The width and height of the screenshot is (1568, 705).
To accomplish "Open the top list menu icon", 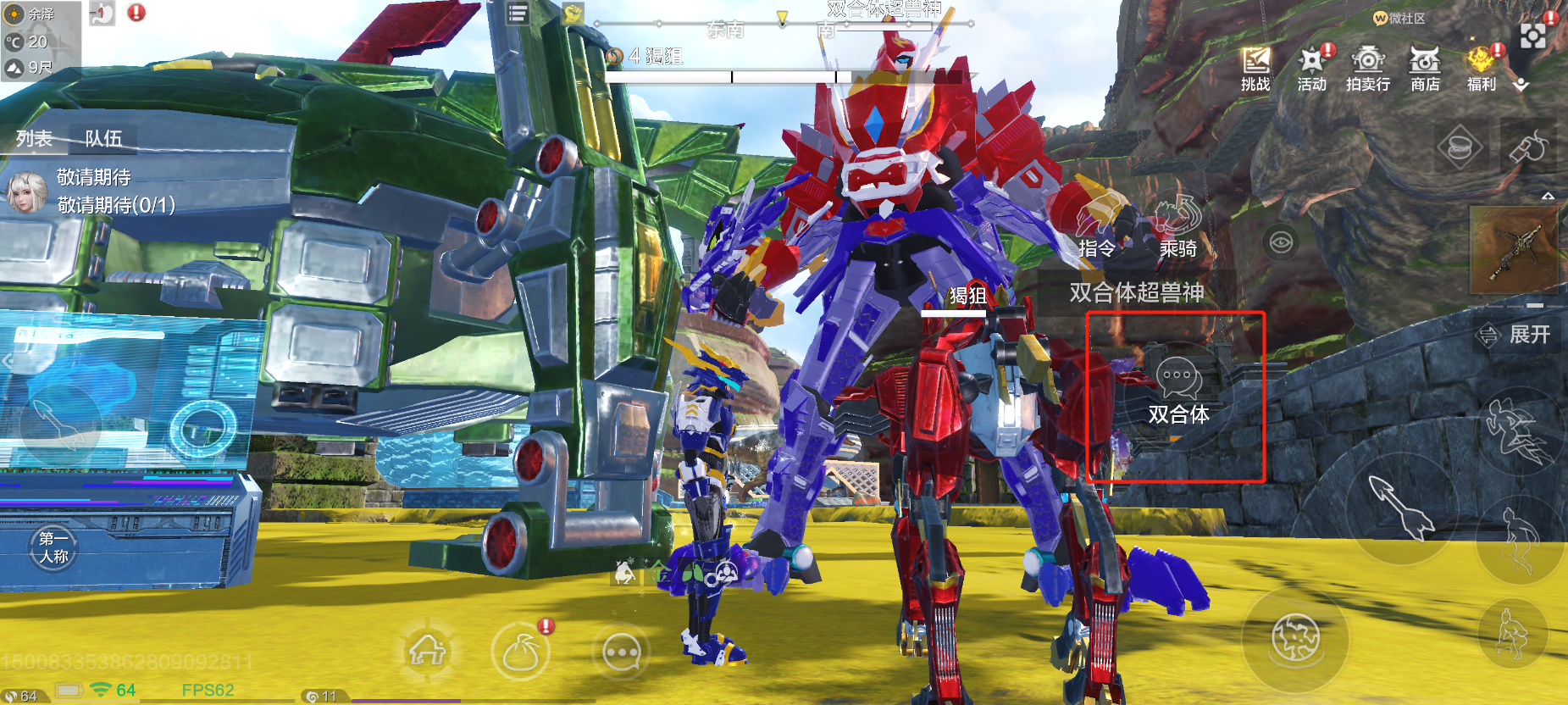I will [518, 14].
